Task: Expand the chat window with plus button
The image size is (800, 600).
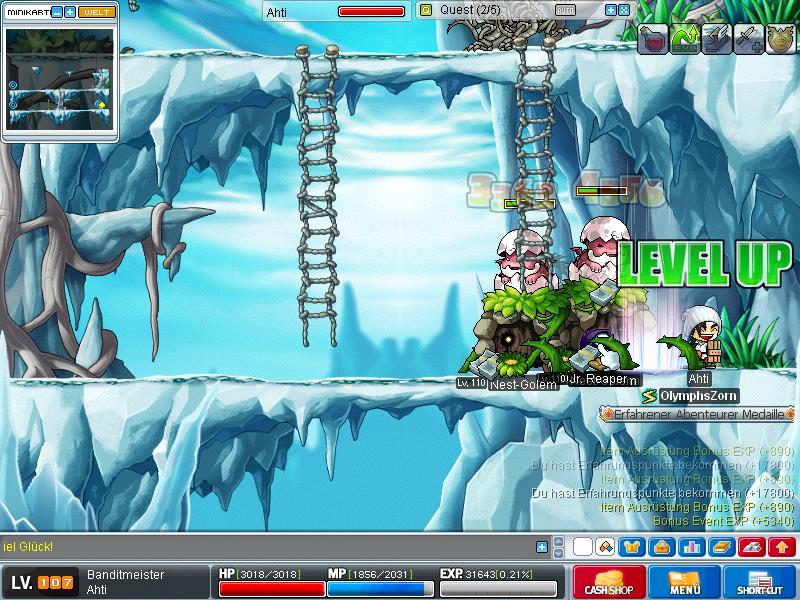Action: (542, 547)
